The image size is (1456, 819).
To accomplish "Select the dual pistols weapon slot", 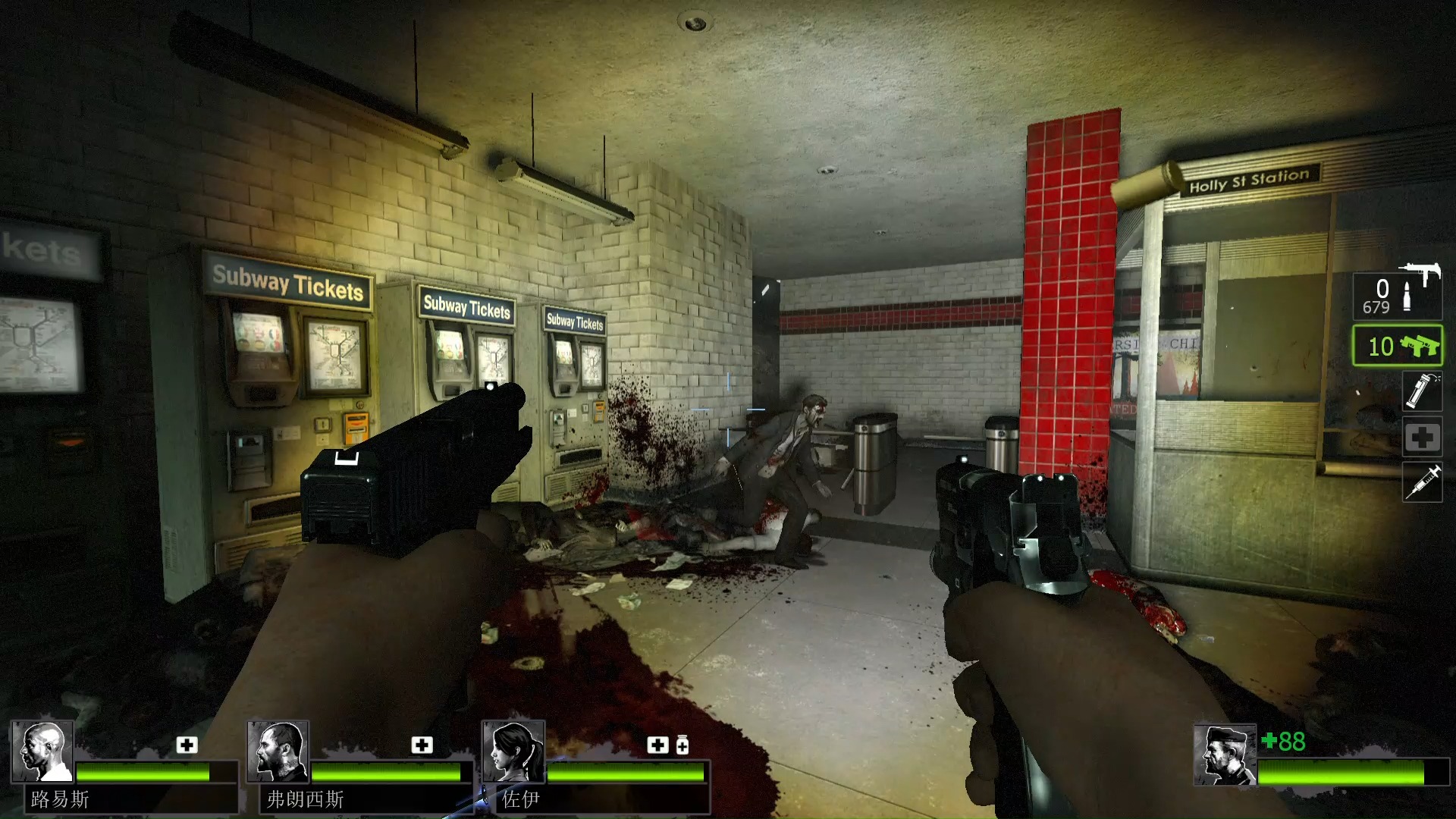I will coord(1398,347).
